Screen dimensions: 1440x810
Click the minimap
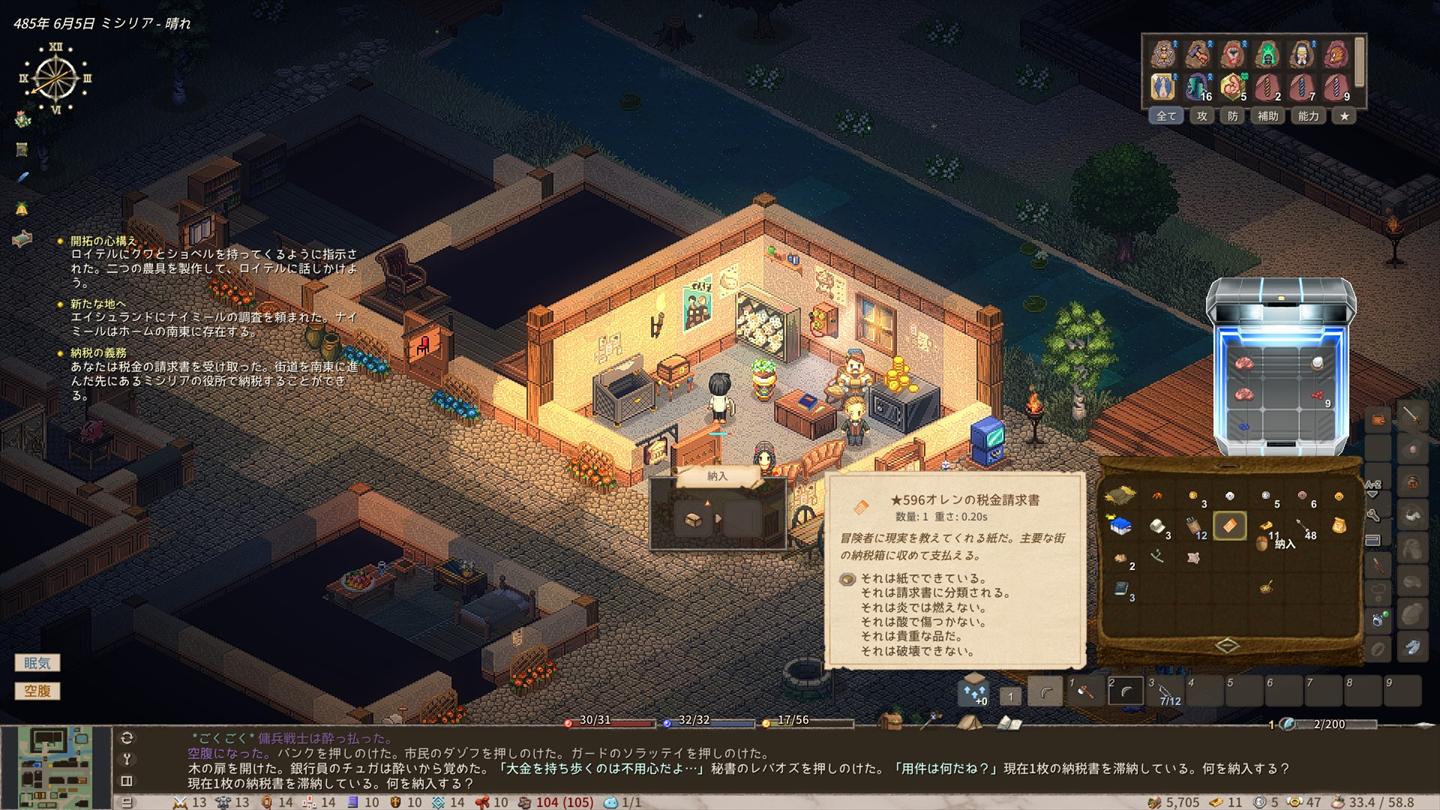(x=56, y=767)
